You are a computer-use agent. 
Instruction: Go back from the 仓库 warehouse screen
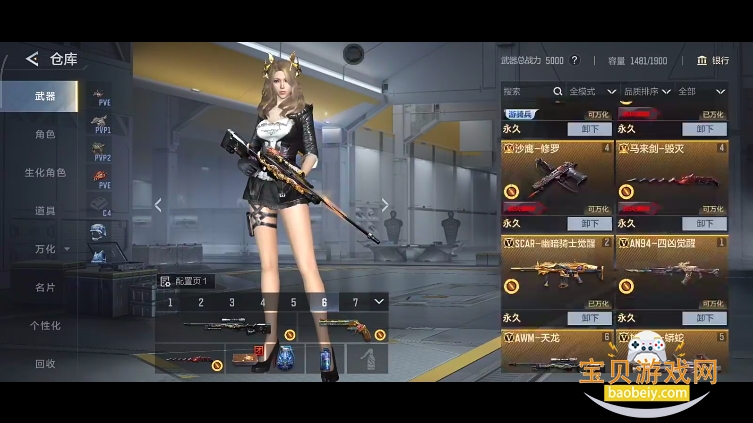(x=32, y=60)
